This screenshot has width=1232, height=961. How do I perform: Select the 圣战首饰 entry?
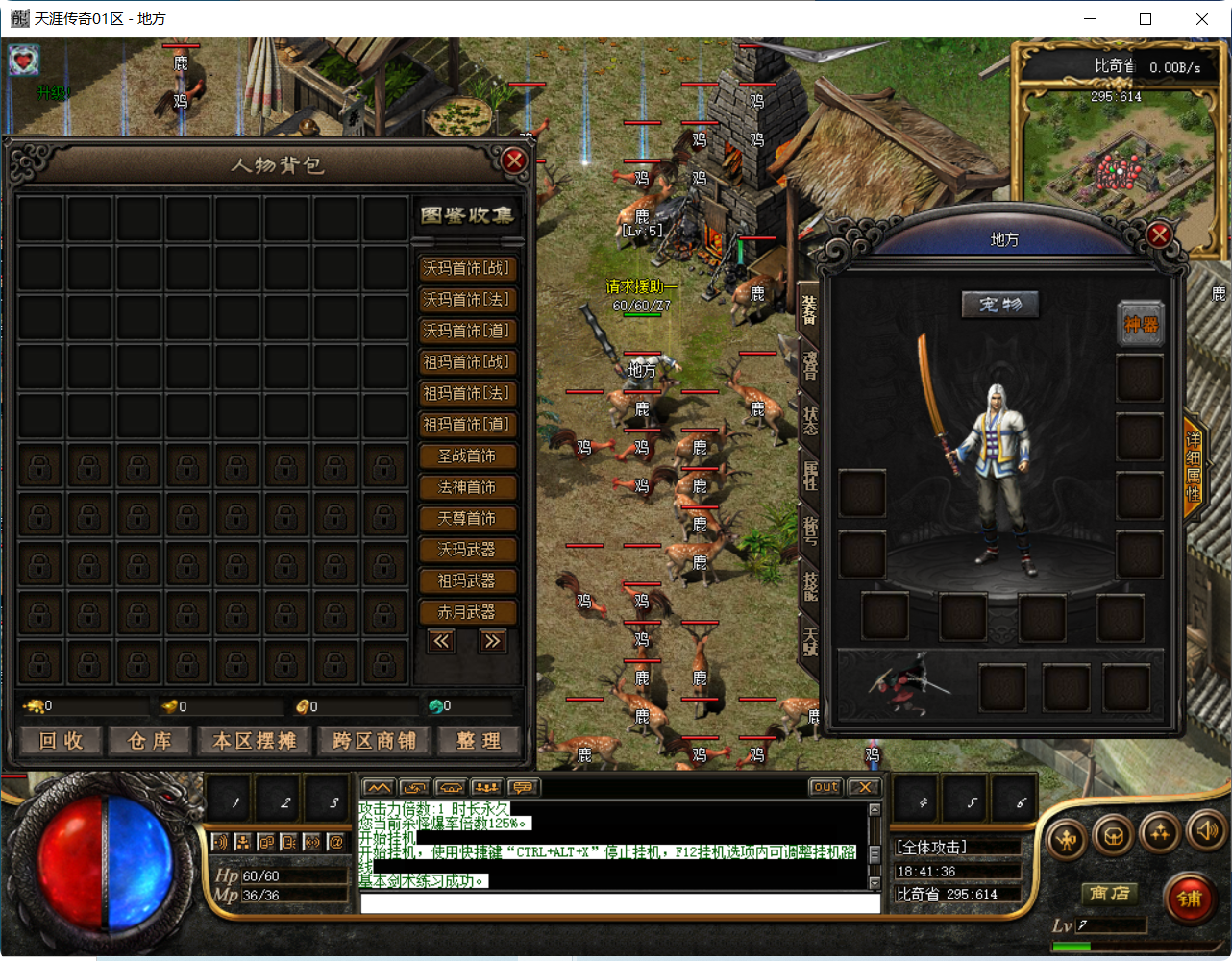pos(467,456)
